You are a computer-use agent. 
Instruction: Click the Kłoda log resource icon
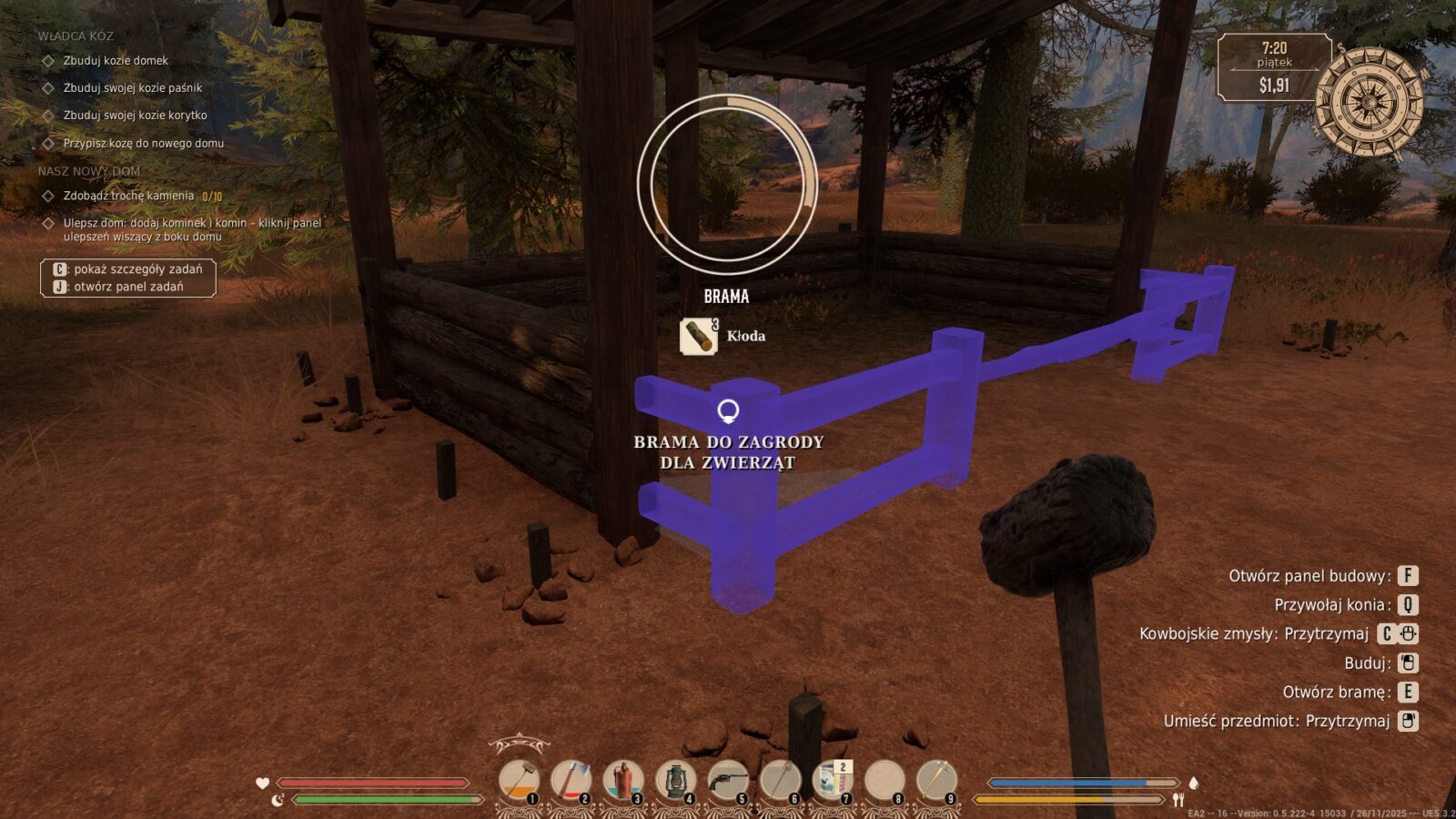coord(699,336)
